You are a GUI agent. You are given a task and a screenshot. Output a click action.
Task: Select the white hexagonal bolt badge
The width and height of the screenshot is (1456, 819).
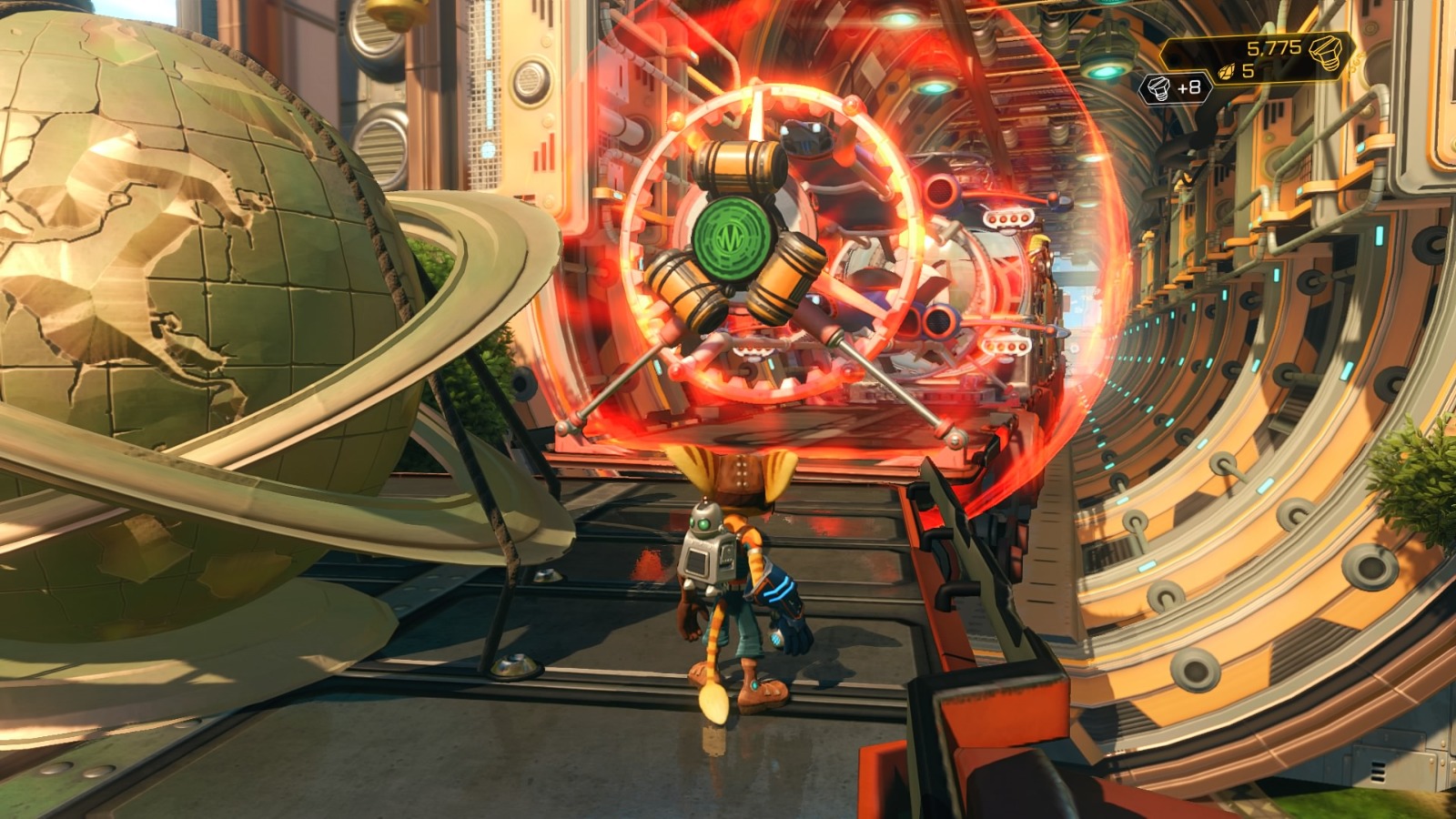[x=1158, y=88]
